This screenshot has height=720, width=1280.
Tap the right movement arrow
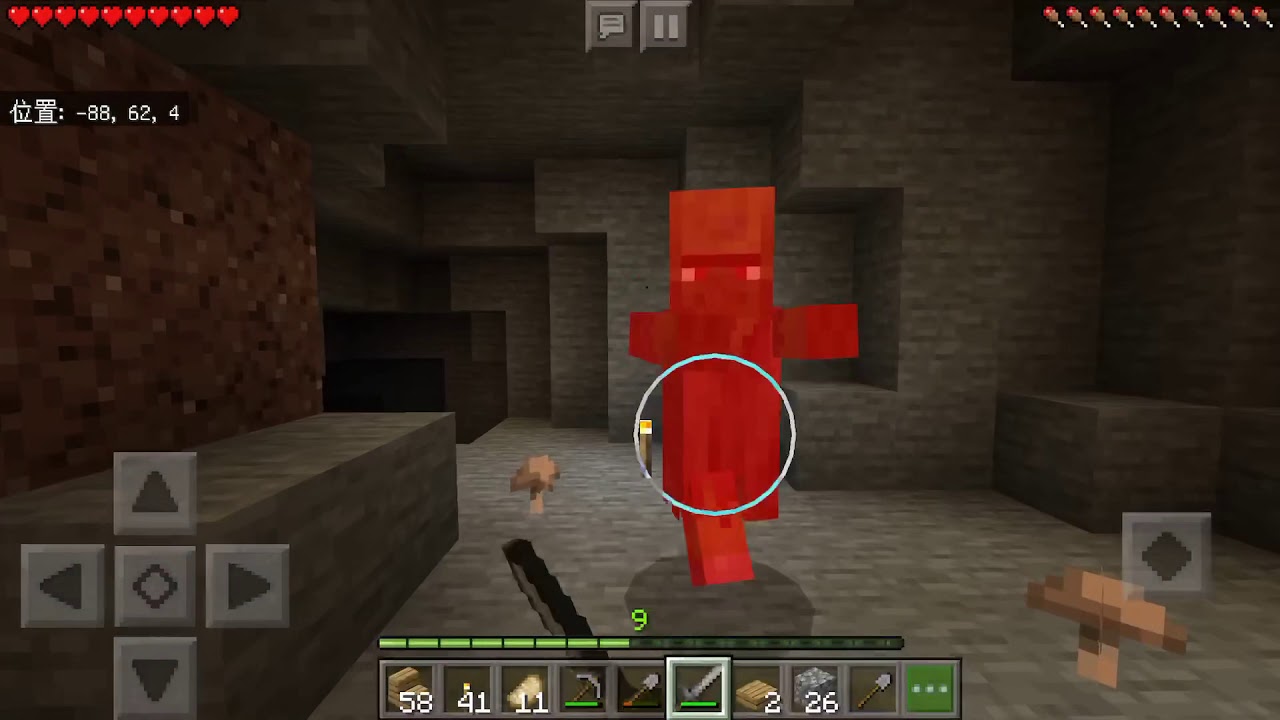[x=247, y=586]
